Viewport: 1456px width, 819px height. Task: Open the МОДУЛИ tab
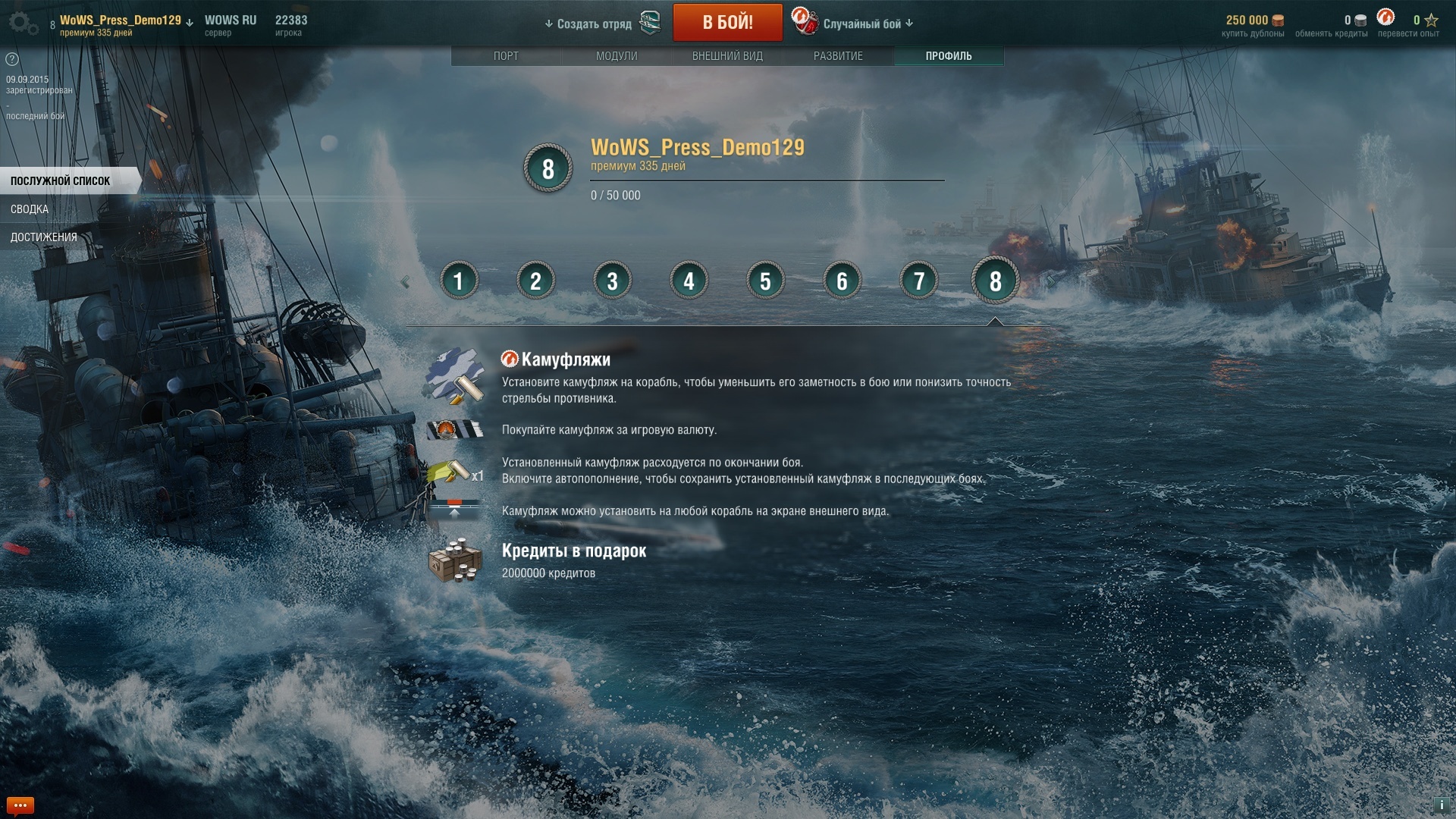[x=617, y=56]
